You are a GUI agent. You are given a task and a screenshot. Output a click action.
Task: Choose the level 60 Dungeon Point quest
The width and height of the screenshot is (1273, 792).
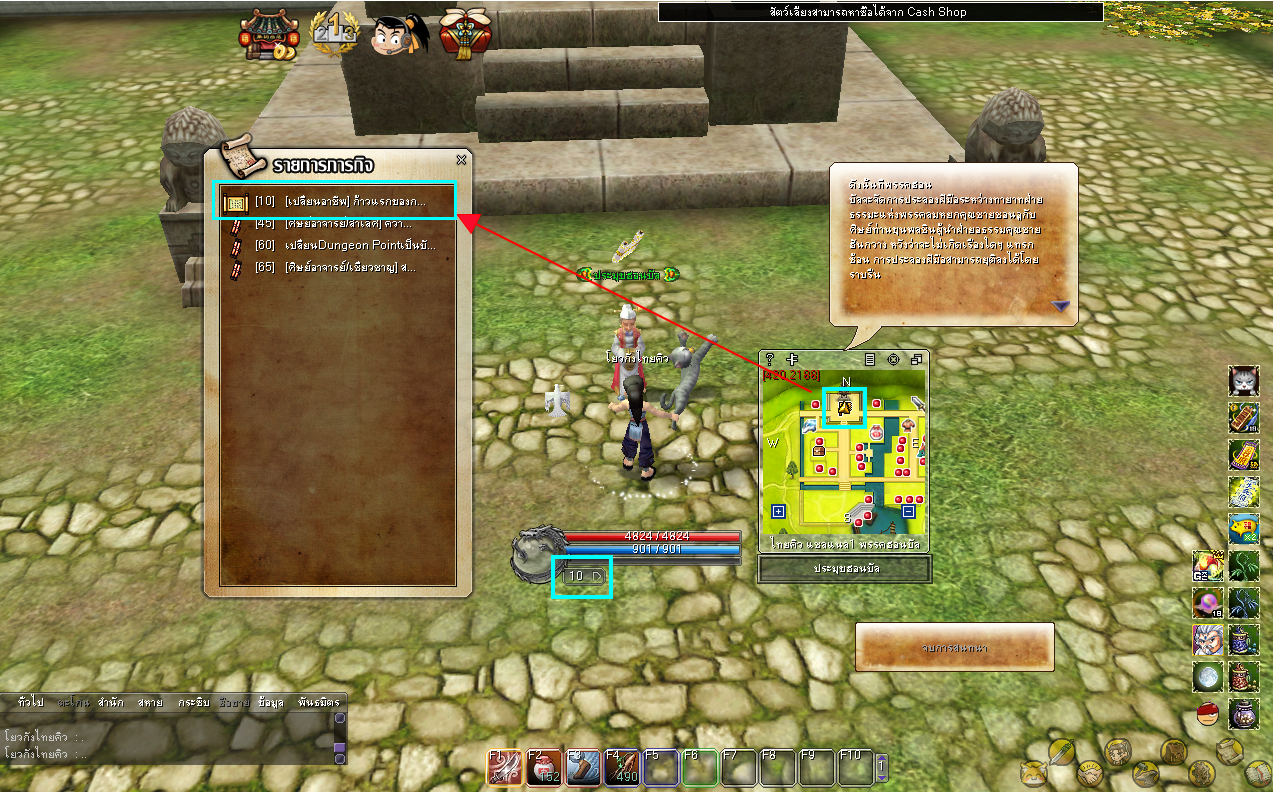(x=345, y=245)
